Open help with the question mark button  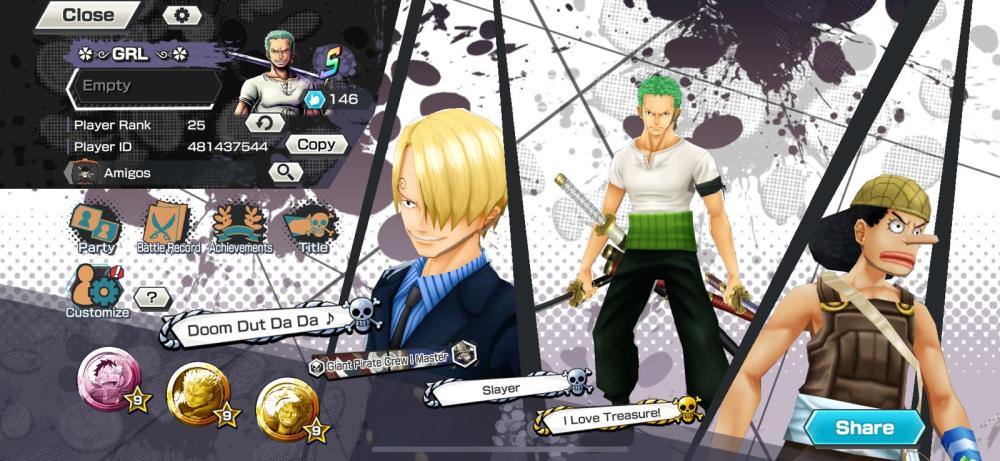coord(152,297)
